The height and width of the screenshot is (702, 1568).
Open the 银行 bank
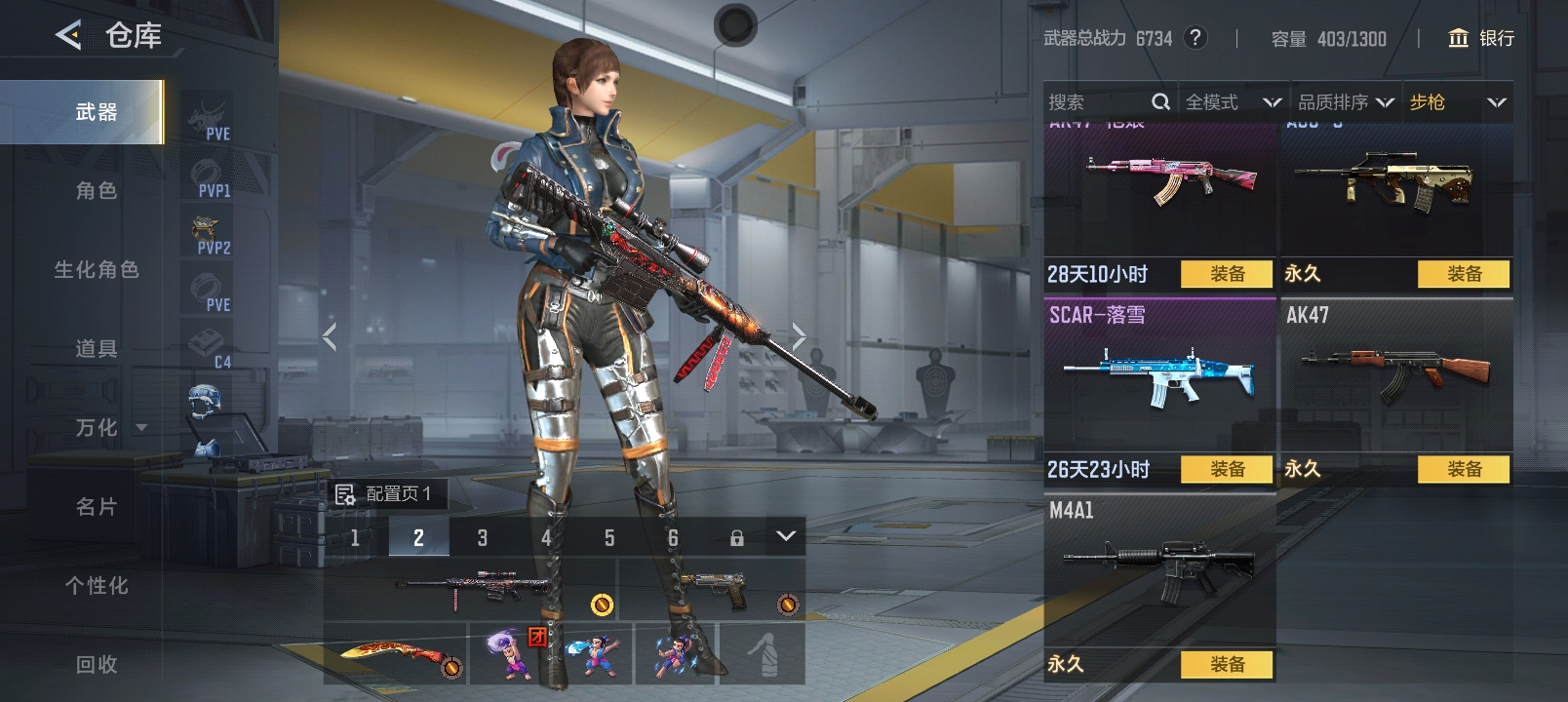1481,38
